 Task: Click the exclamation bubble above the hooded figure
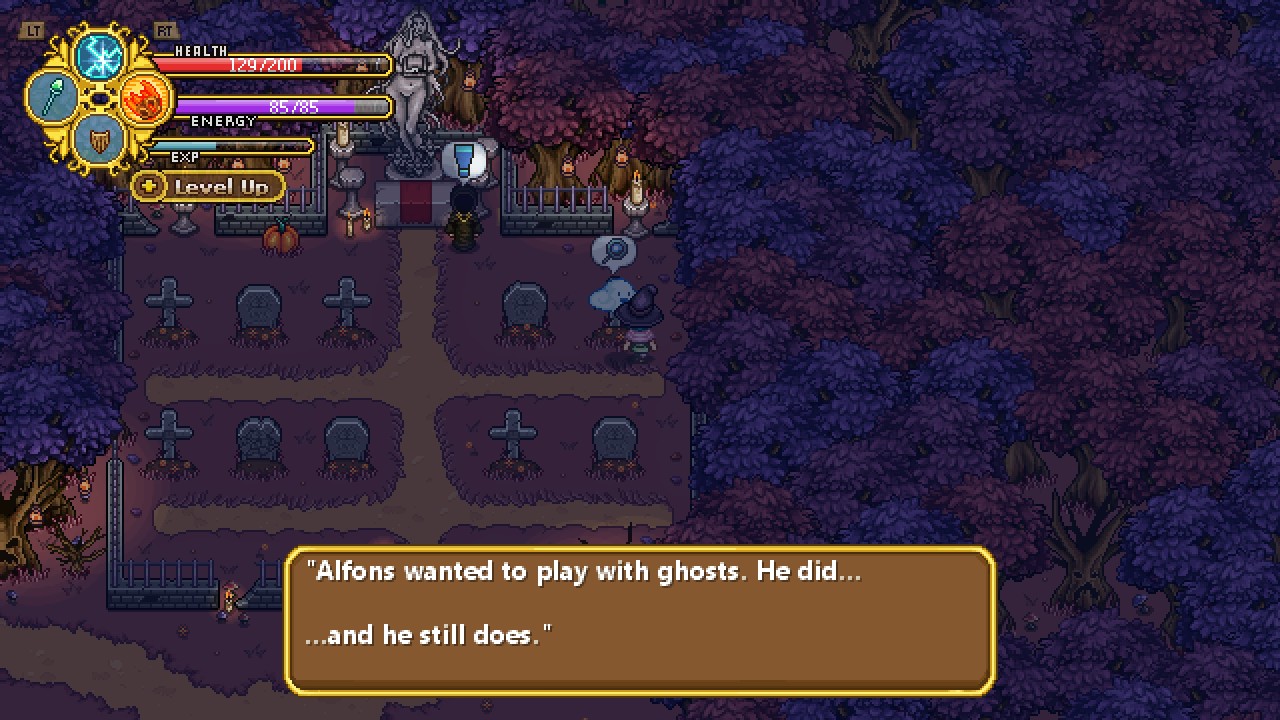[464, 159]
